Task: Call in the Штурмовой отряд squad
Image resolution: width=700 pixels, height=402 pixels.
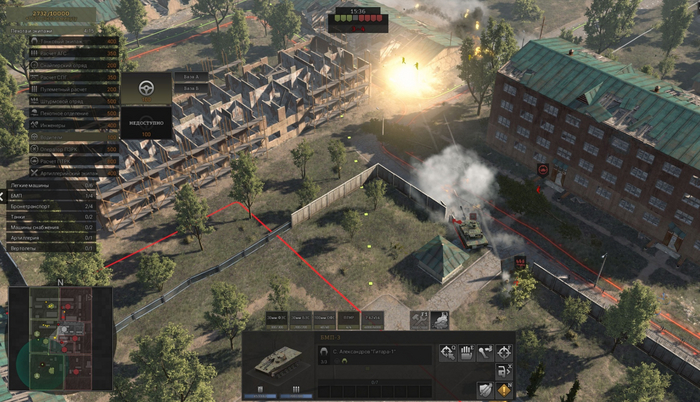Action: click(62, 100)
